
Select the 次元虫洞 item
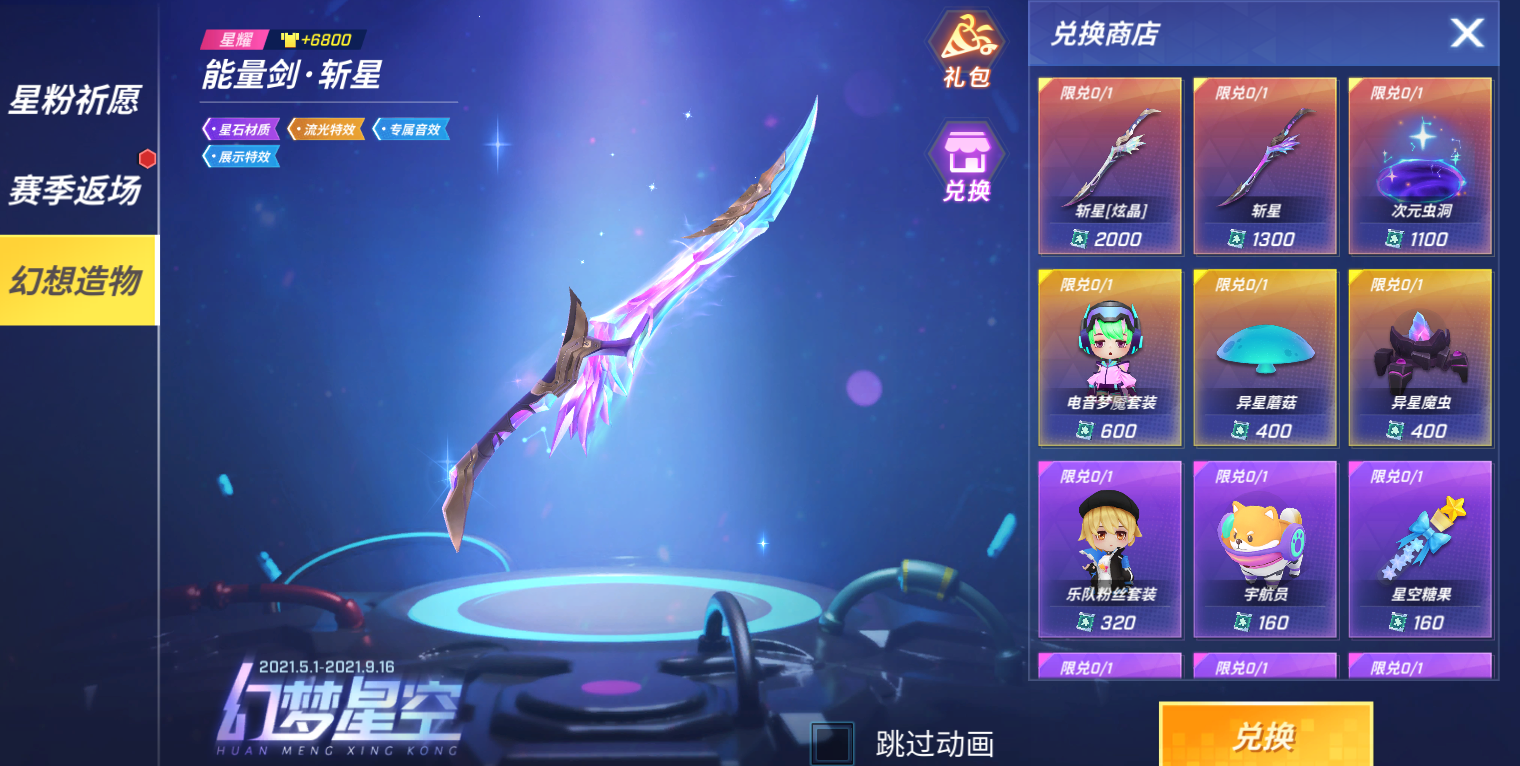pyautogui.click(x=1420, y=165)
